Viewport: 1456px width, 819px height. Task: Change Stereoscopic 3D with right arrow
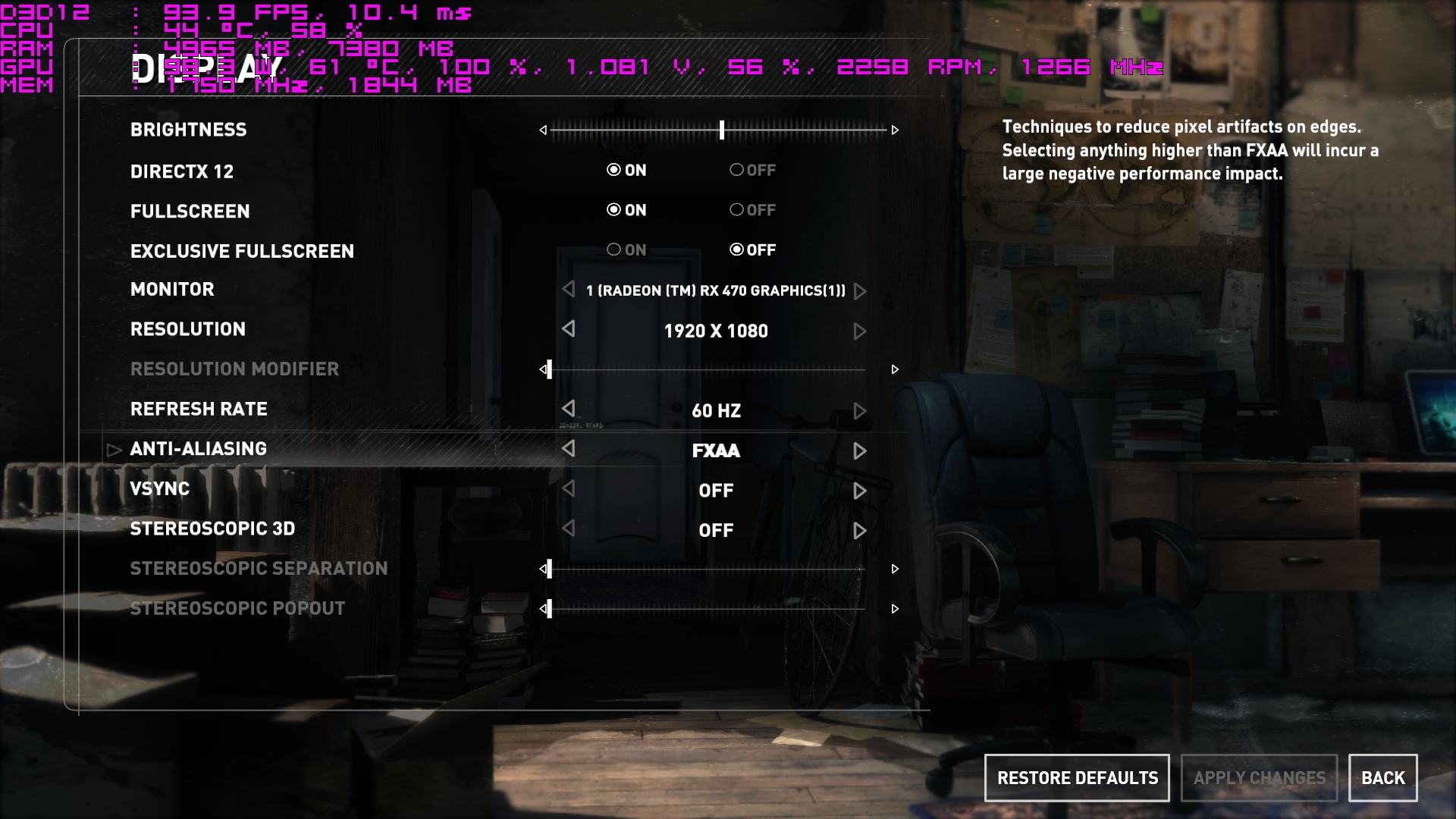coord(859,531)
